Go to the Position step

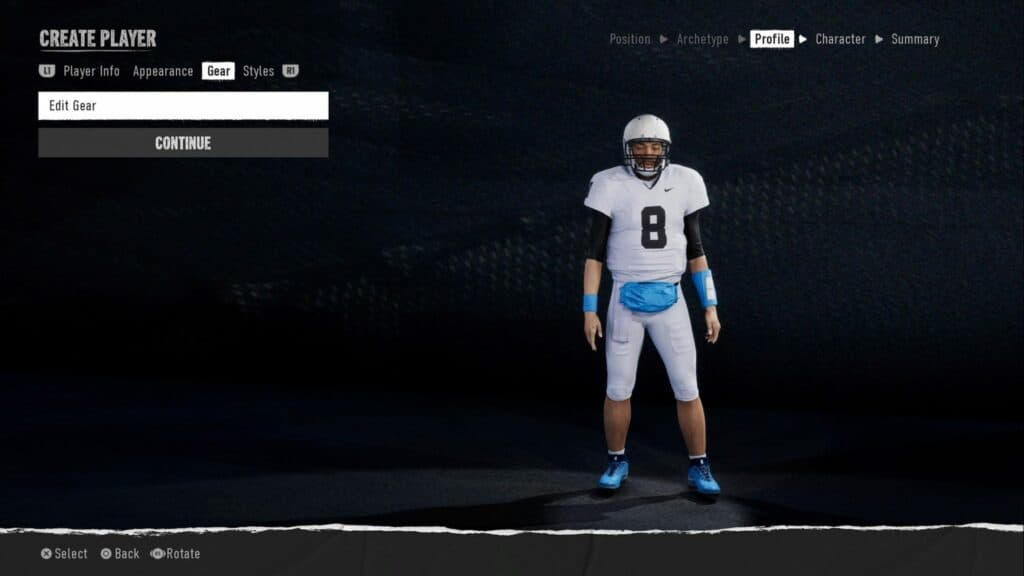[630, 39]
